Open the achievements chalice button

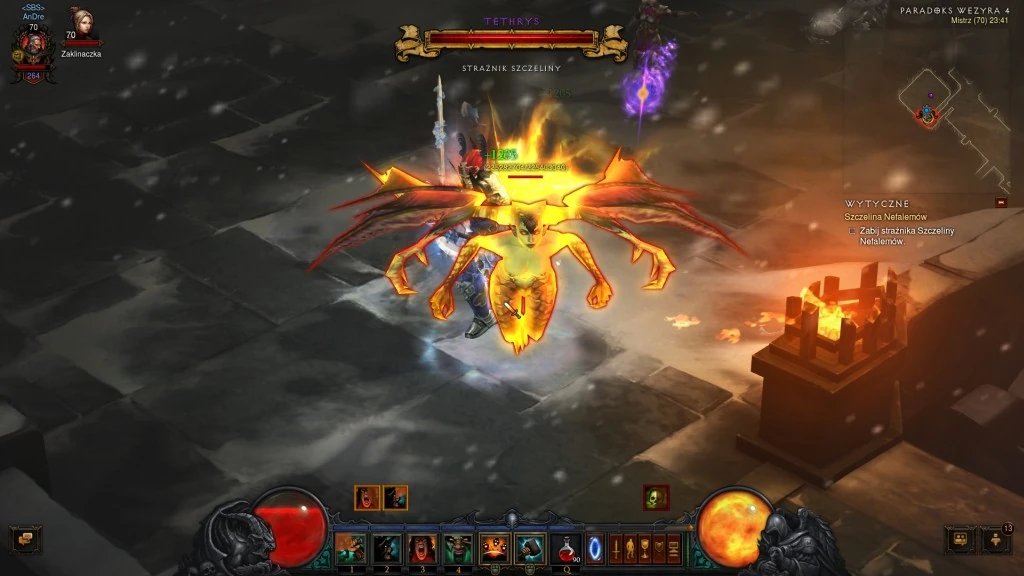pos(646,549)
